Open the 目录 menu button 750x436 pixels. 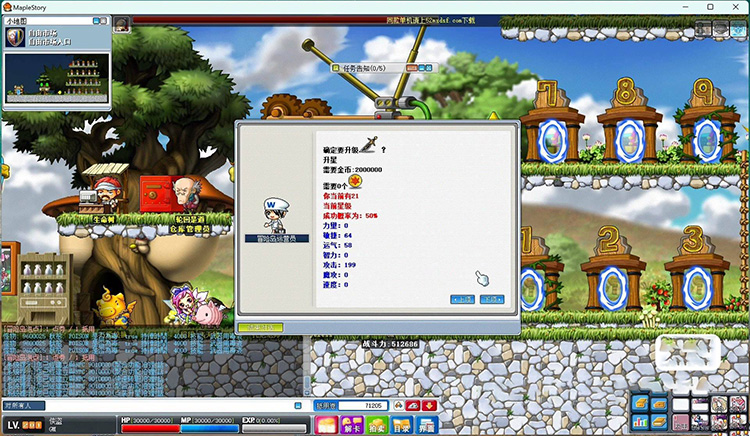pyautogui.click(x=401, y=425)
